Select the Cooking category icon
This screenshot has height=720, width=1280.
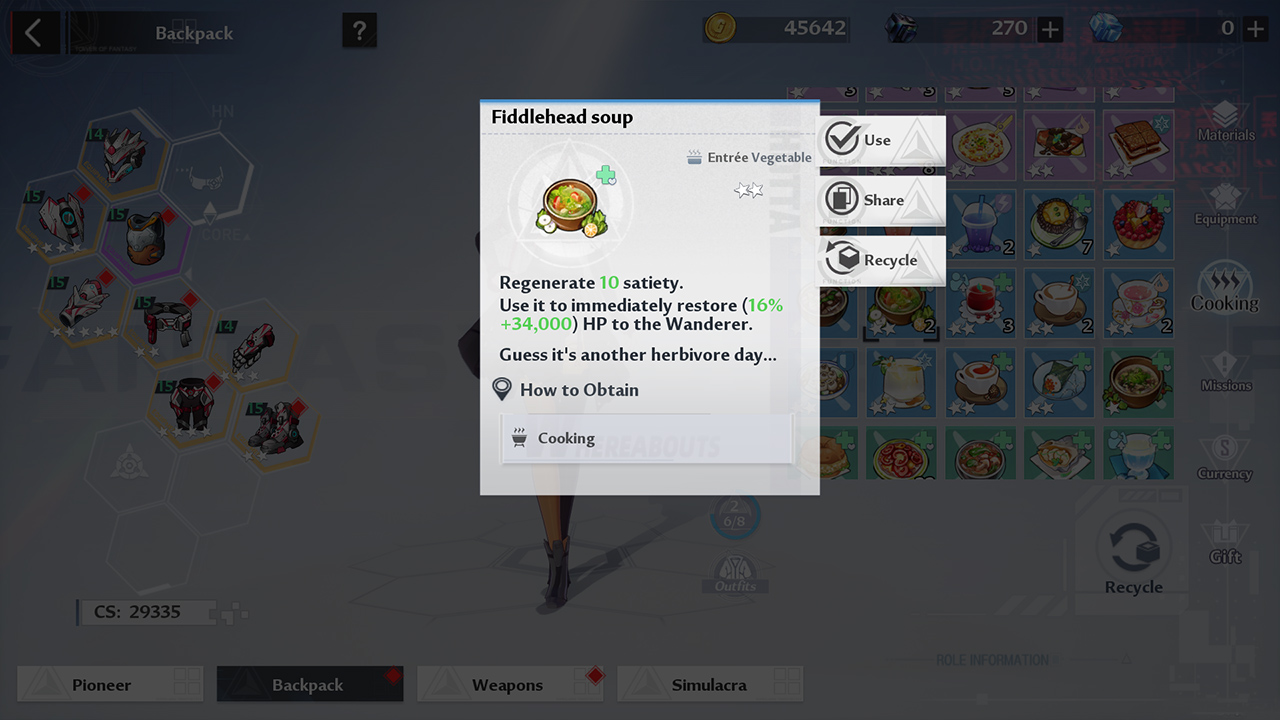tap(1225, 288)
